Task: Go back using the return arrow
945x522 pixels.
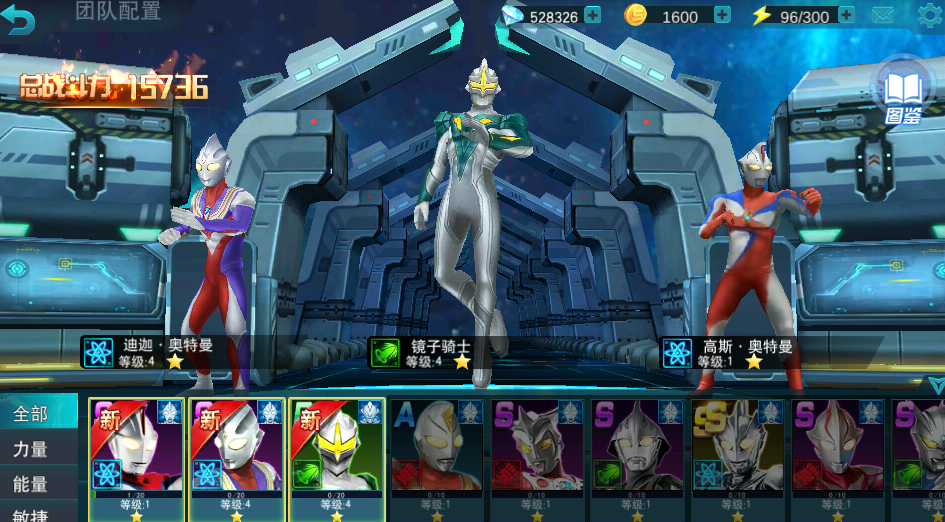Action: [20, 18]
